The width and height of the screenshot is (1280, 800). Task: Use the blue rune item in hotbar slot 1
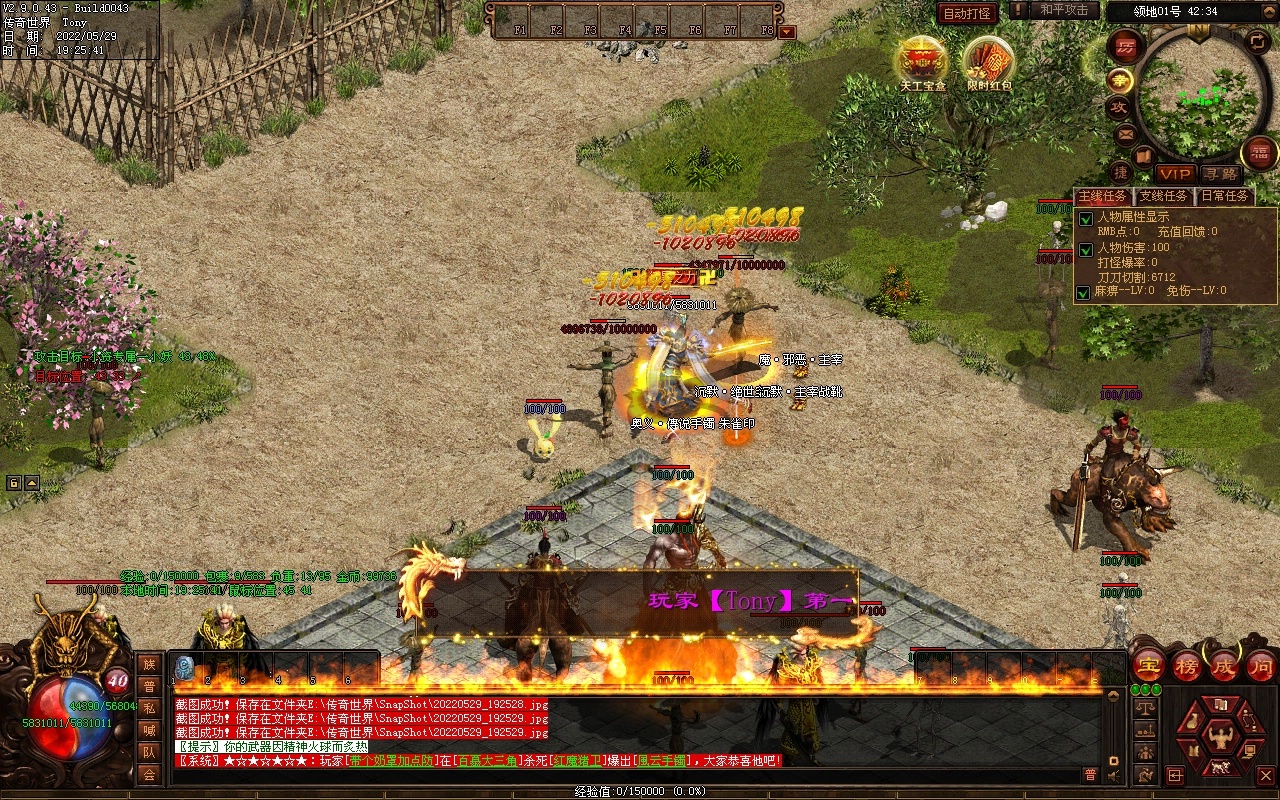coord(185,668)
